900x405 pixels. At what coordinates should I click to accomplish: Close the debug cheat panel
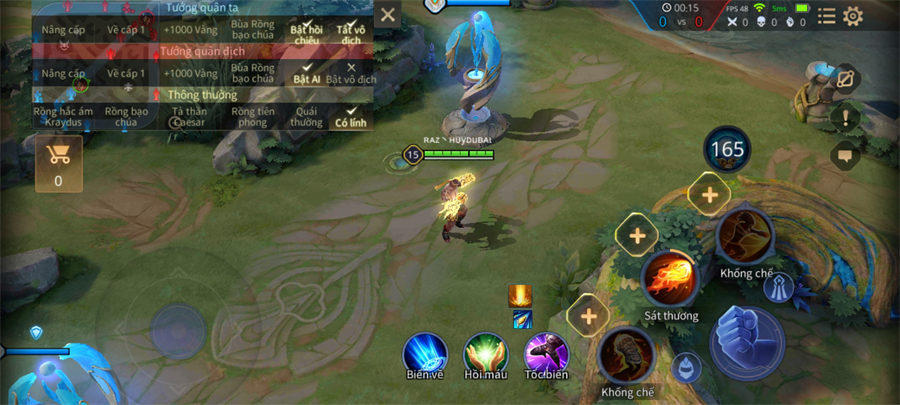click(x=388, y=15)
